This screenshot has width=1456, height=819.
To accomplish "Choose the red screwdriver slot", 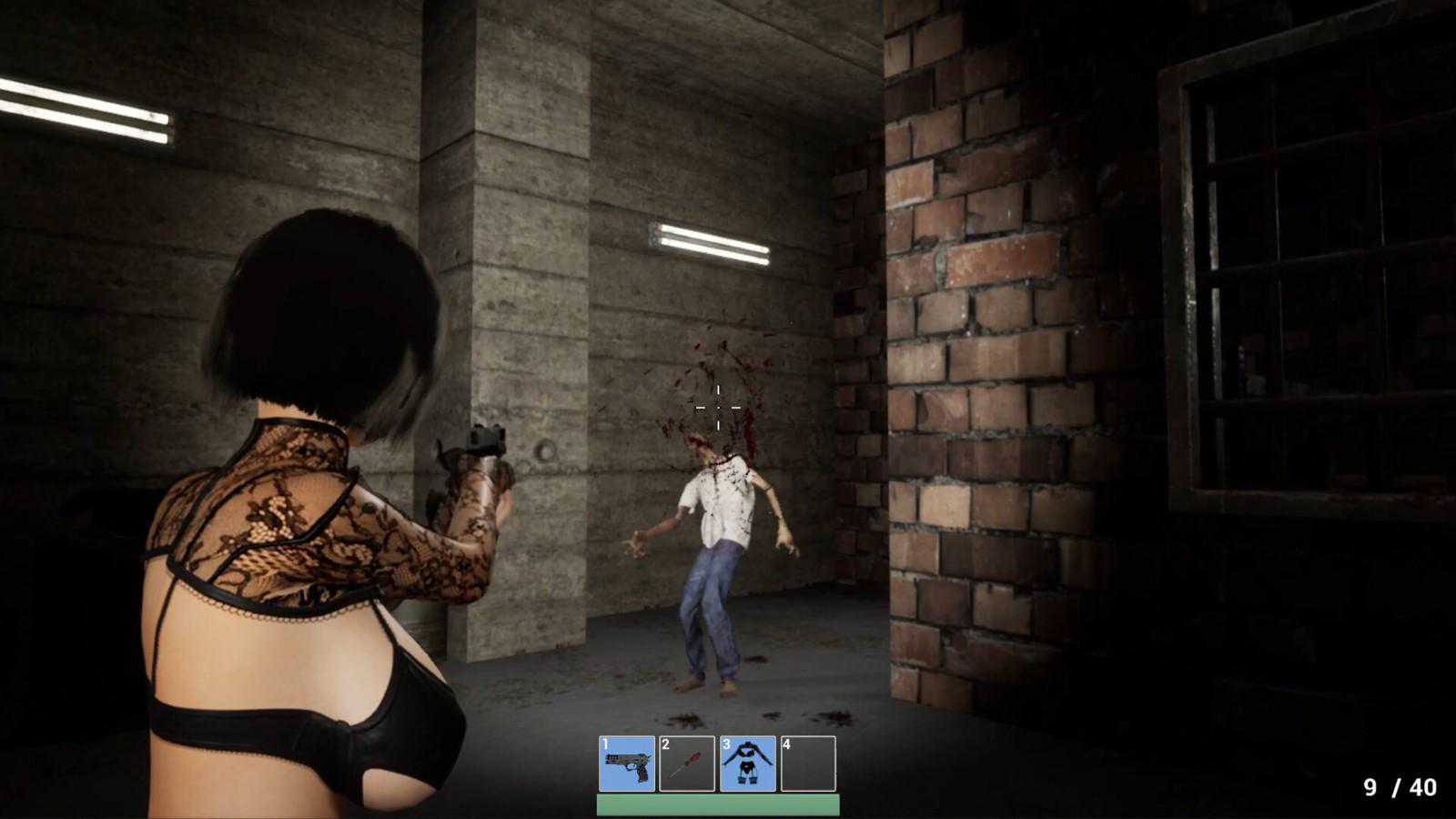I will pyautogui.click(x=687, y=763).
